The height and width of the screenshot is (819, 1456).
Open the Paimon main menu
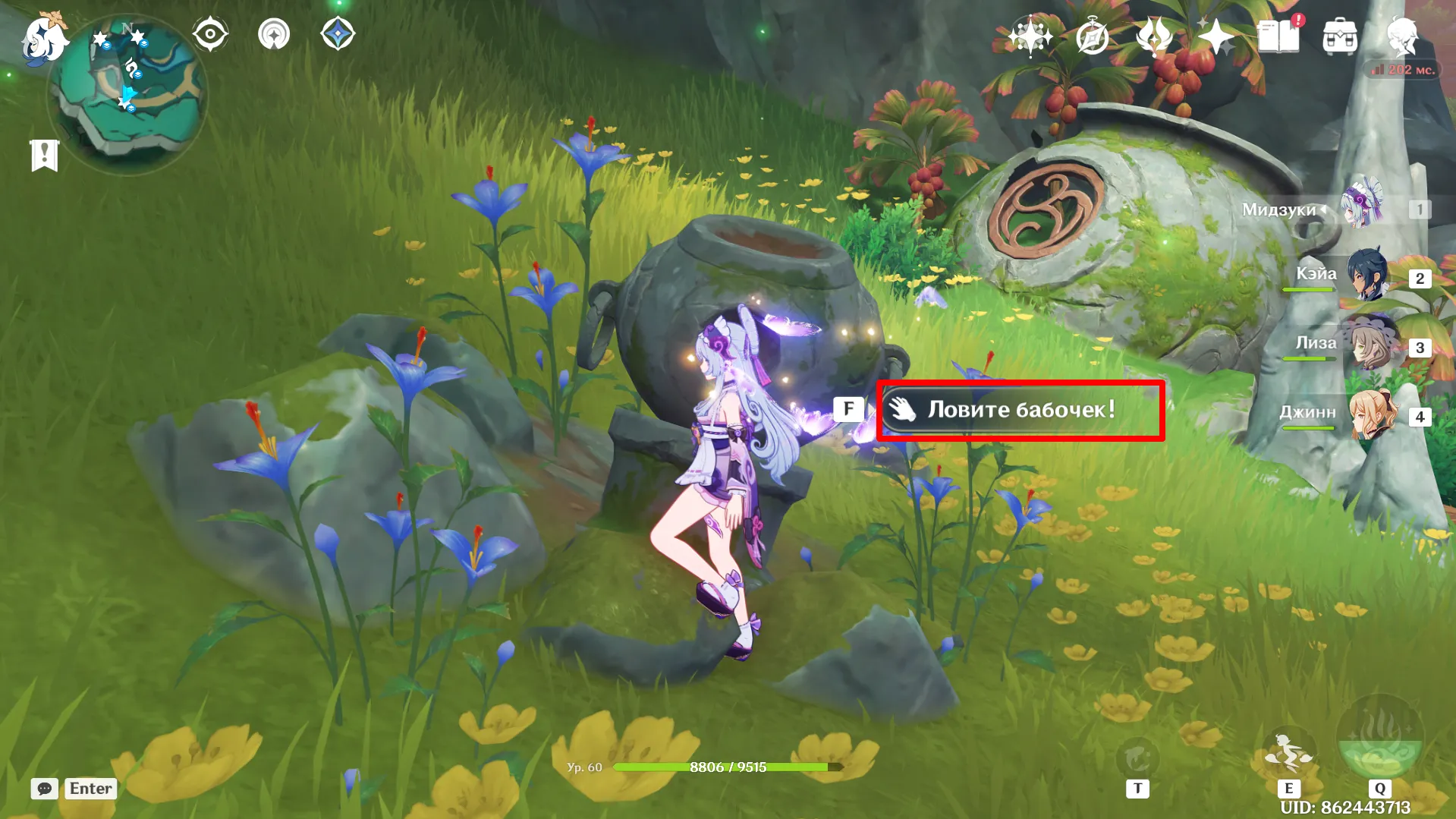(x=44, y=38)
